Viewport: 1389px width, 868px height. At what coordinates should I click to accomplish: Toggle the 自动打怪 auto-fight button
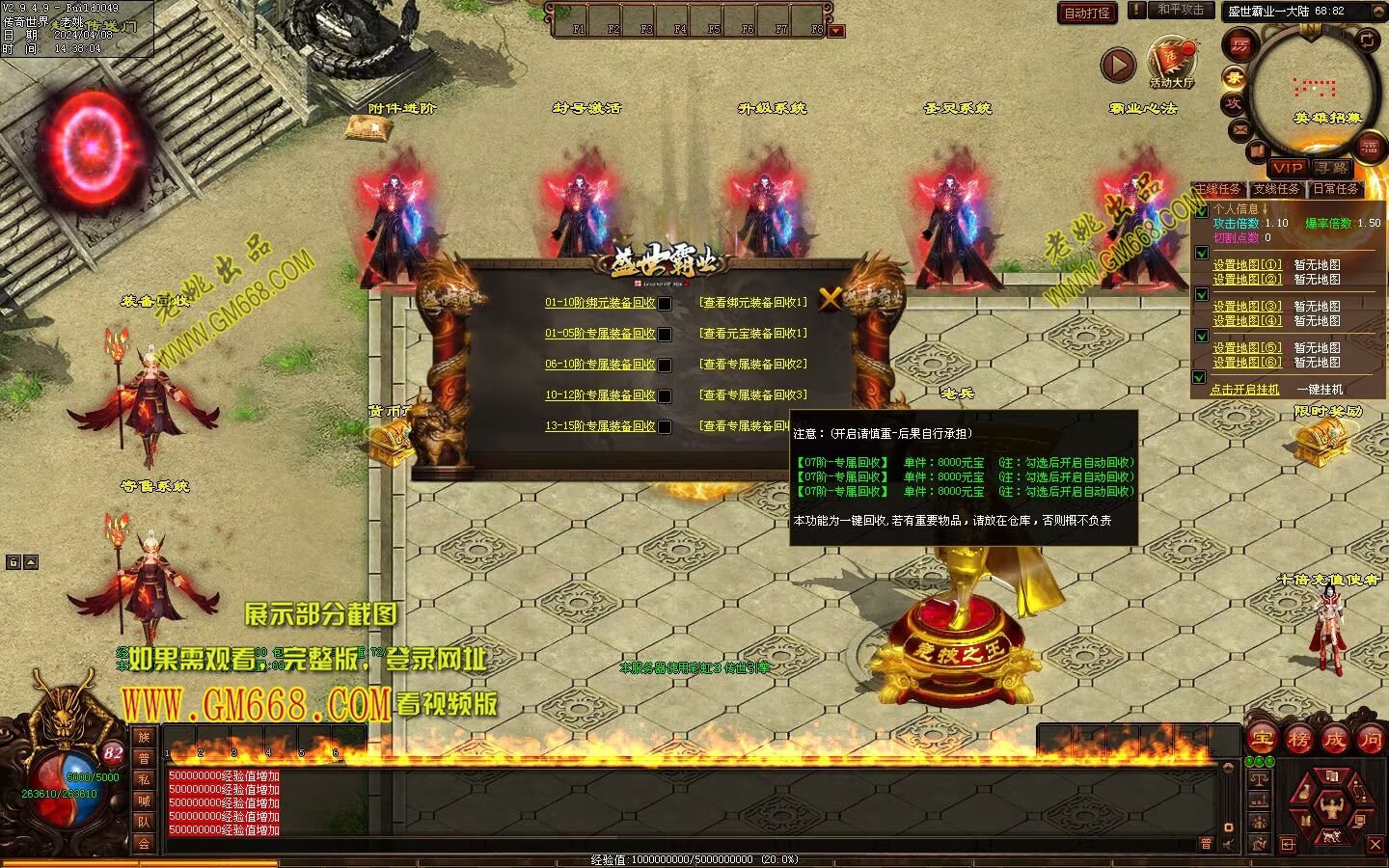pos(1087,14)
